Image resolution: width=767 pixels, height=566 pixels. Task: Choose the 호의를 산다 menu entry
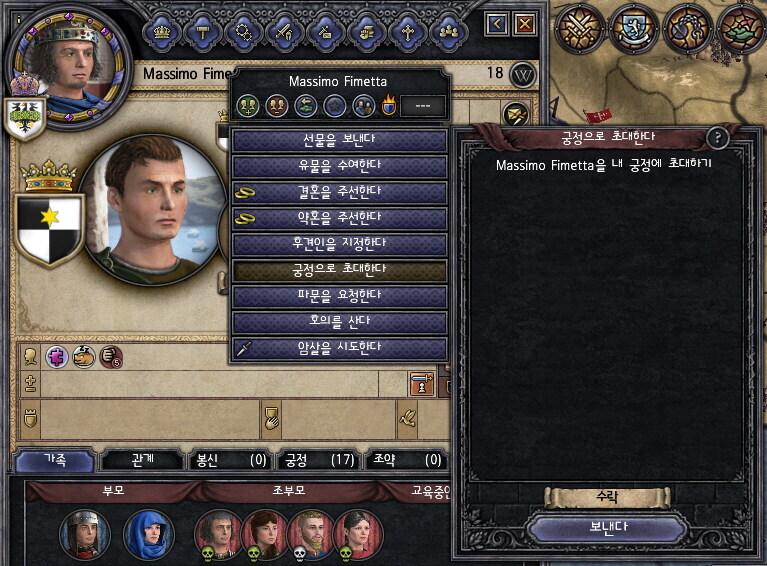tap(338, 322)
